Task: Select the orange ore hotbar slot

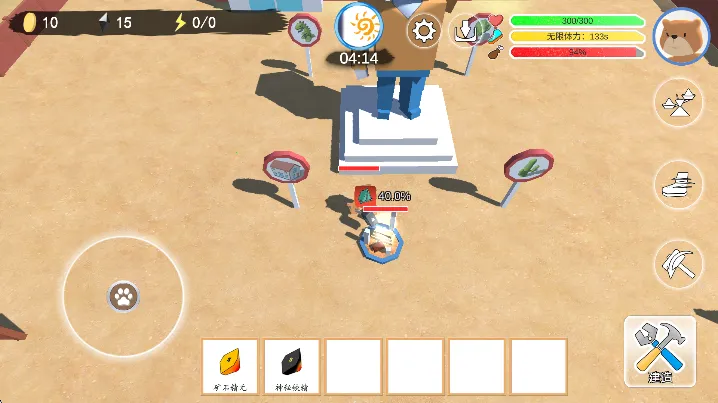Action: 230,367
